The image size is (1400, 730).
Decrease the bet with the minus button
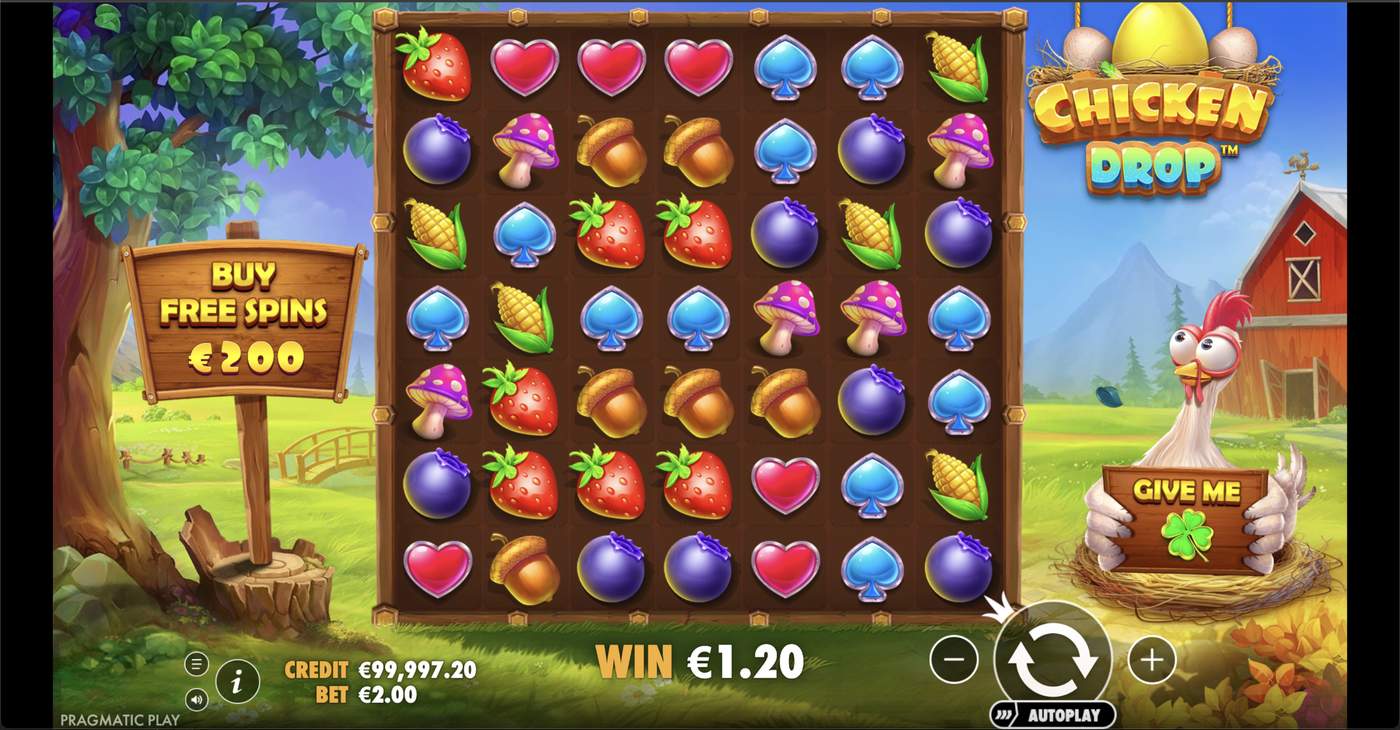tap(954, 660)
